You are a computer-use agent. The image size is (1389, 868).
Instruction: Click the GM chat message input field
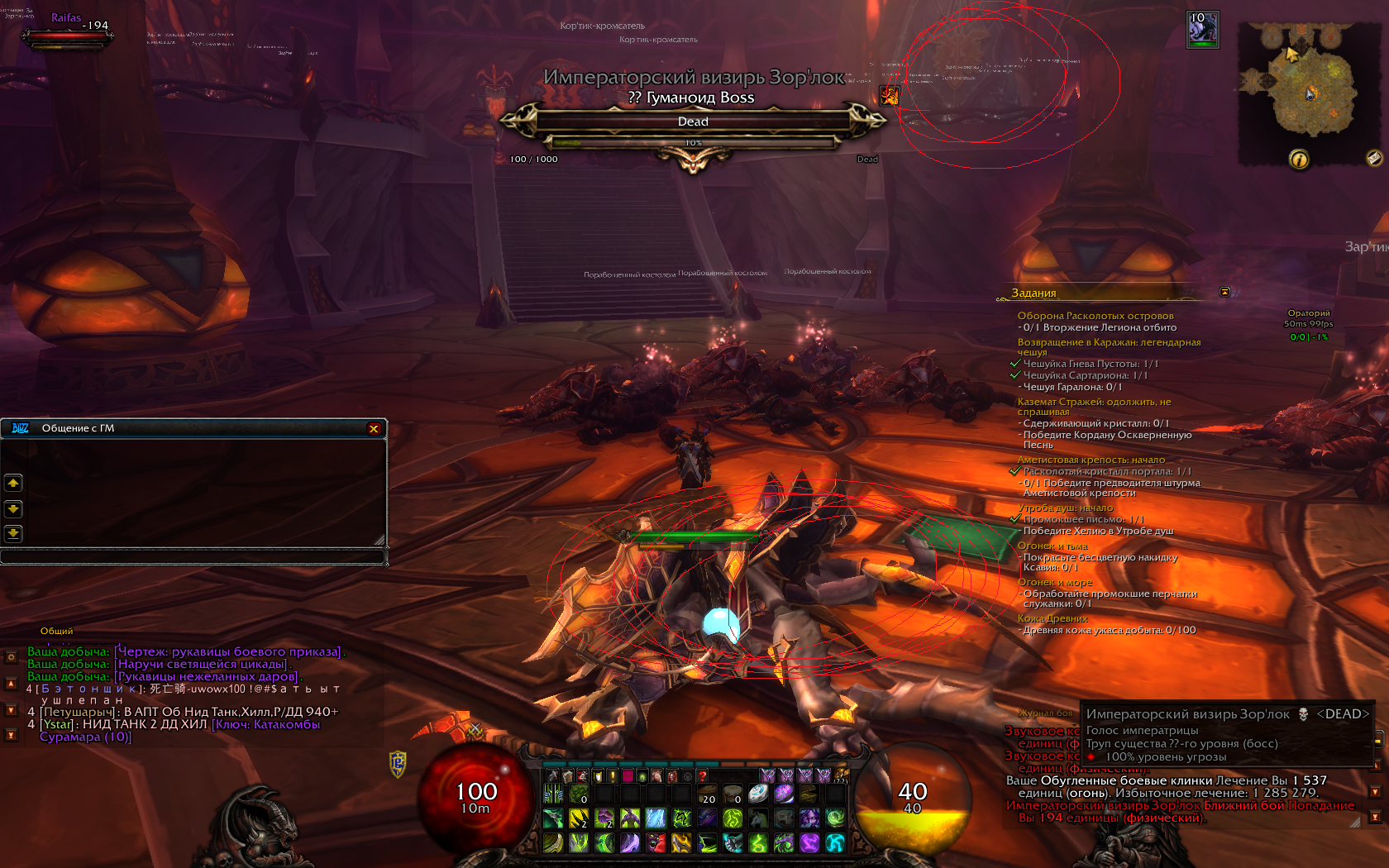click(x=193, y=557)
